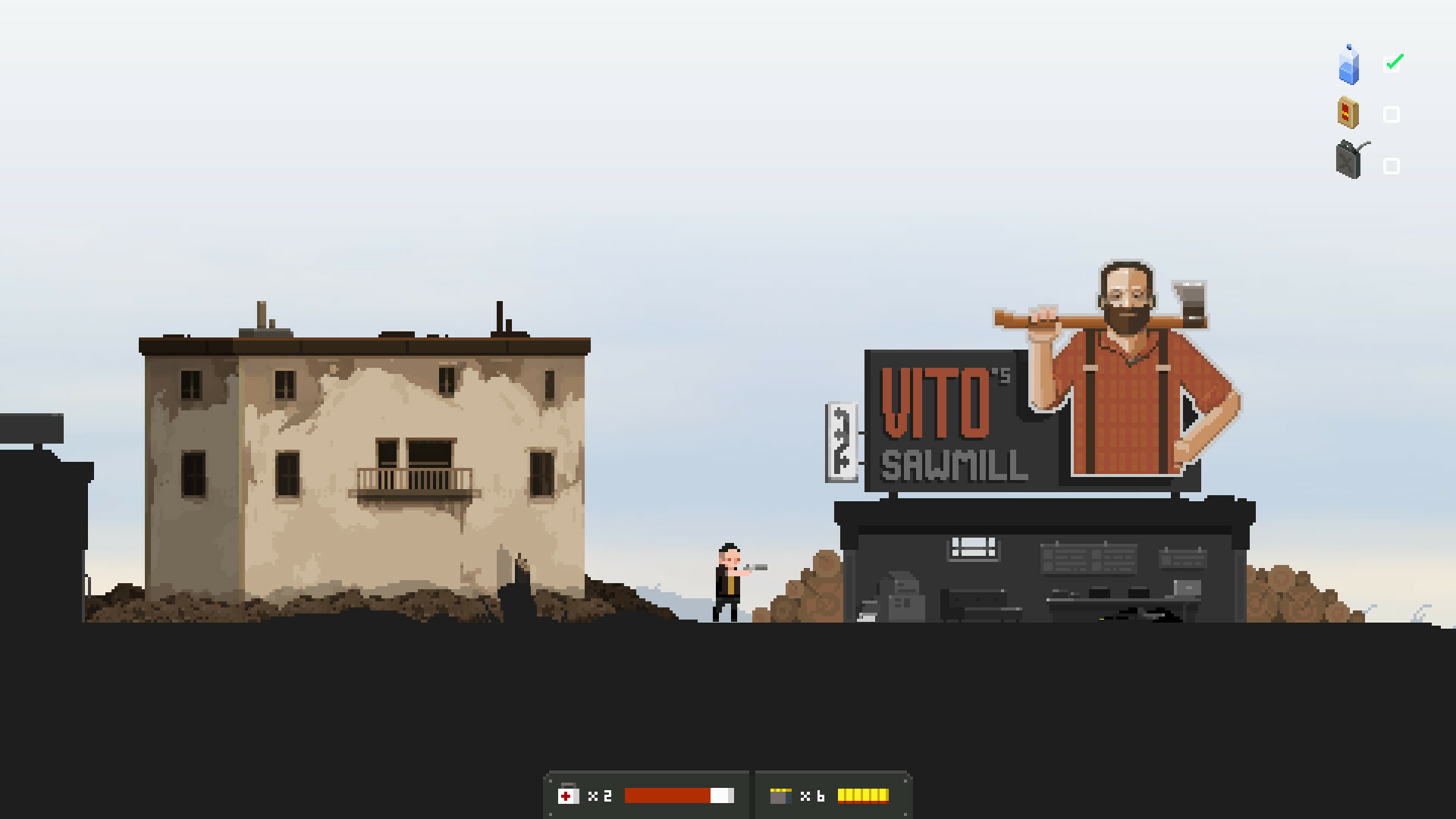Click the yellow bullet indicator bar
This screenshot has width=1456, height=819.
[862, 795]
